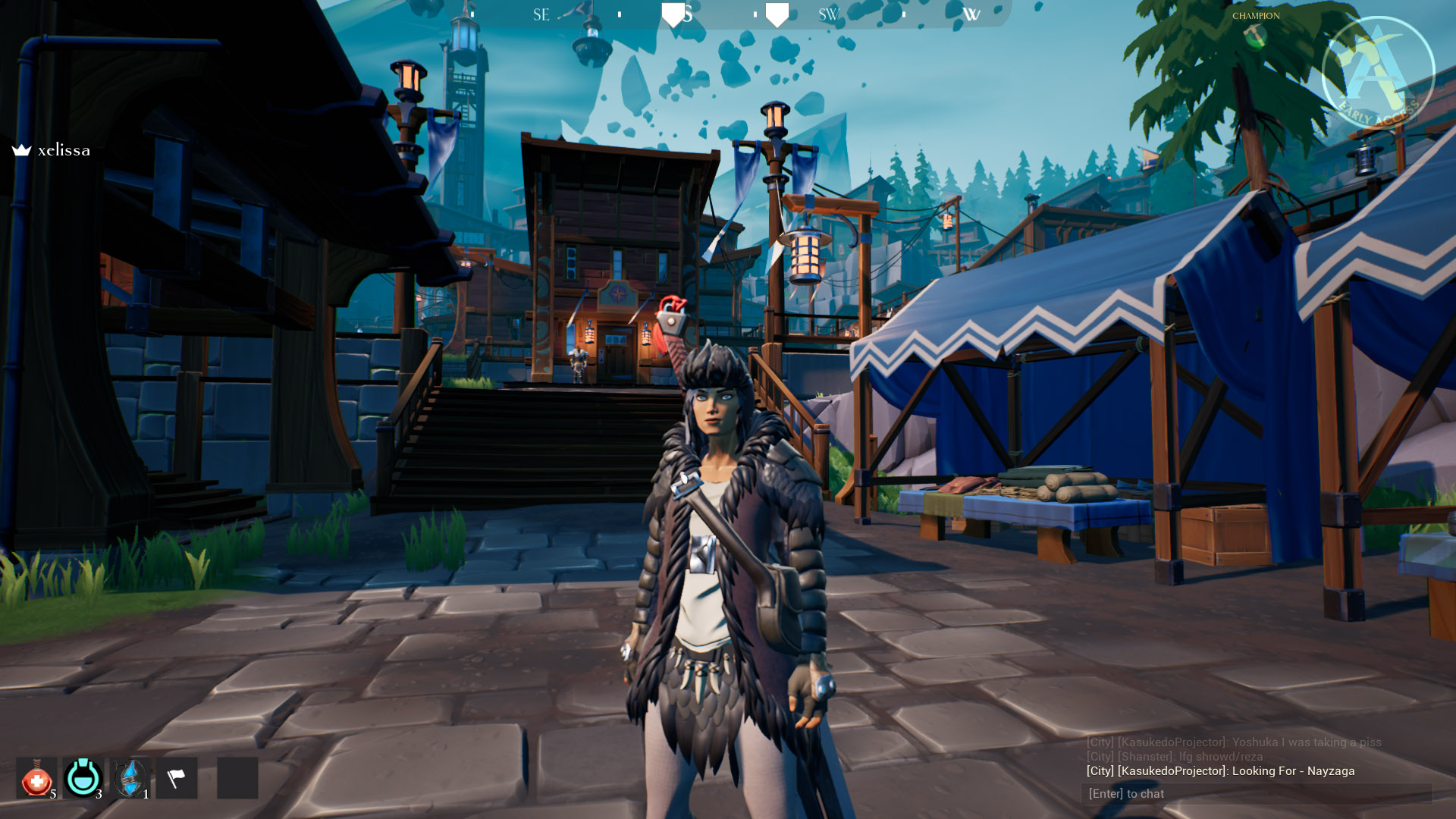Focus the Enter to chat input box

(1256, 794)
